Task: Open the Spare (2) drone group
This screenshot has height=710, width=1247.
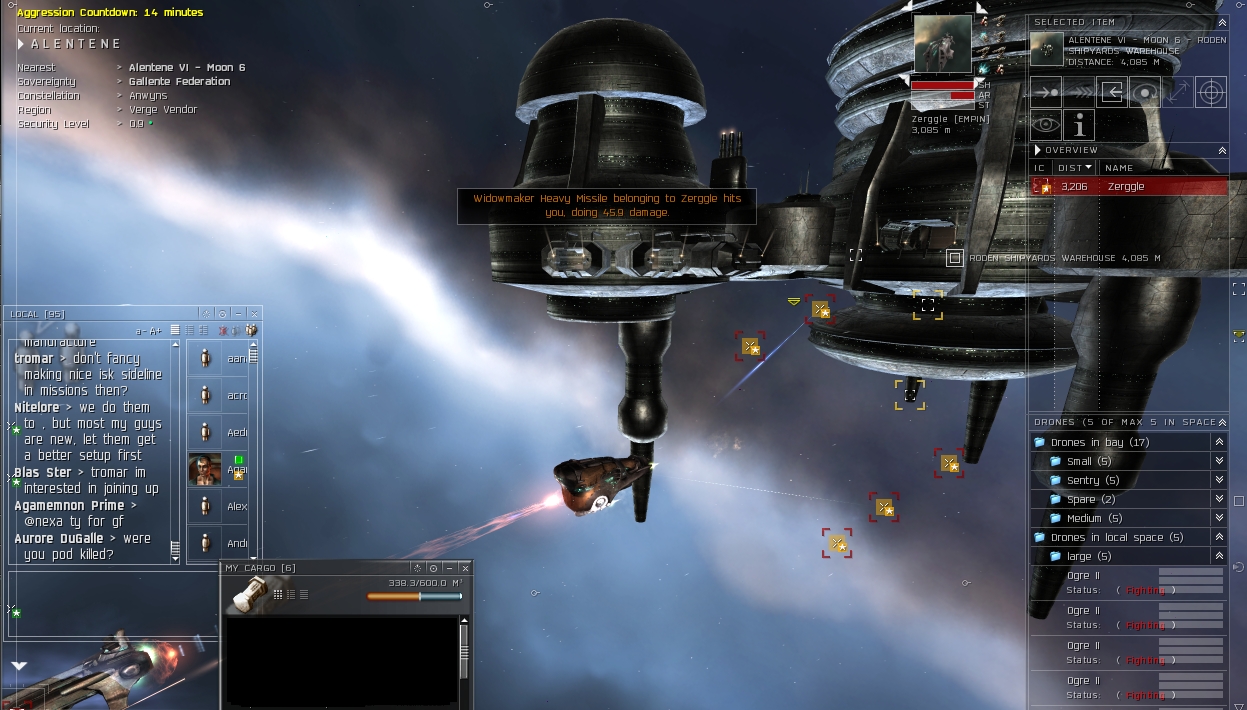Action: (x=1219, y=499)
